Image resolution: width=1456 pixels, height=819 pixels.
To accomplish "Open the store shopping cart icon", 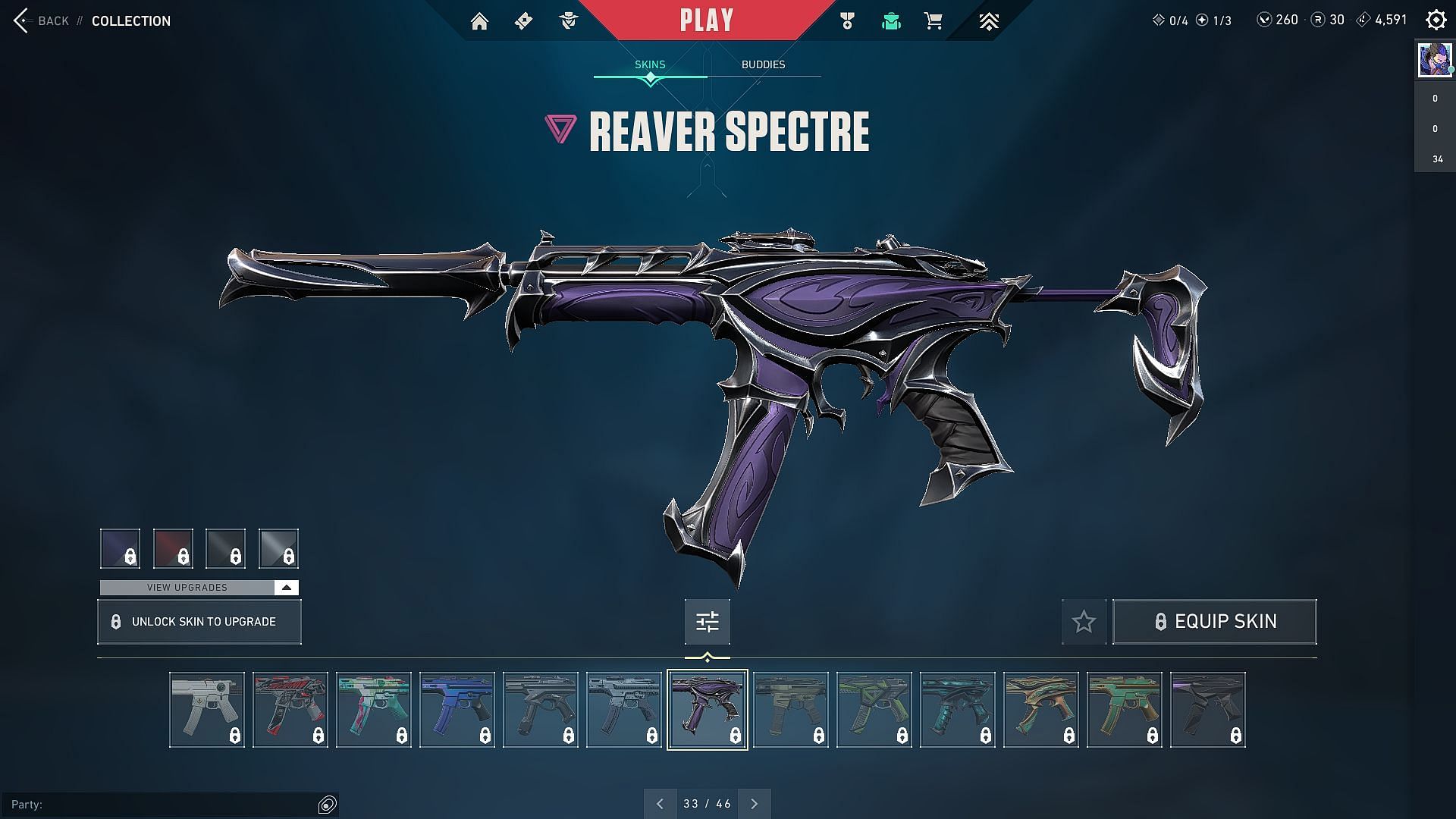I will tap(934, 21).
